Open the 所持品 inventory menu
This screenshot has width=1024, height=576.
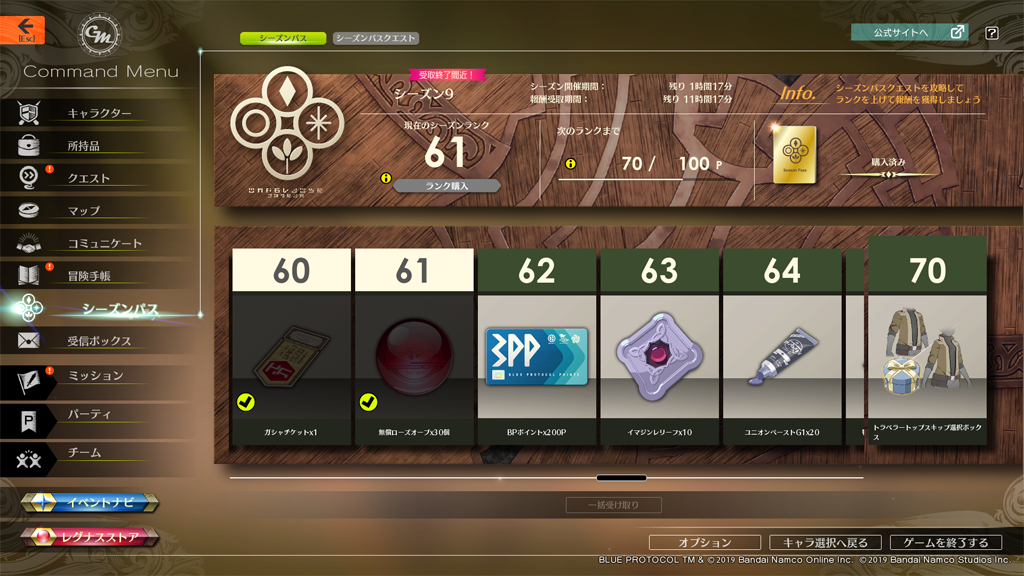click(x=84, y=146)
